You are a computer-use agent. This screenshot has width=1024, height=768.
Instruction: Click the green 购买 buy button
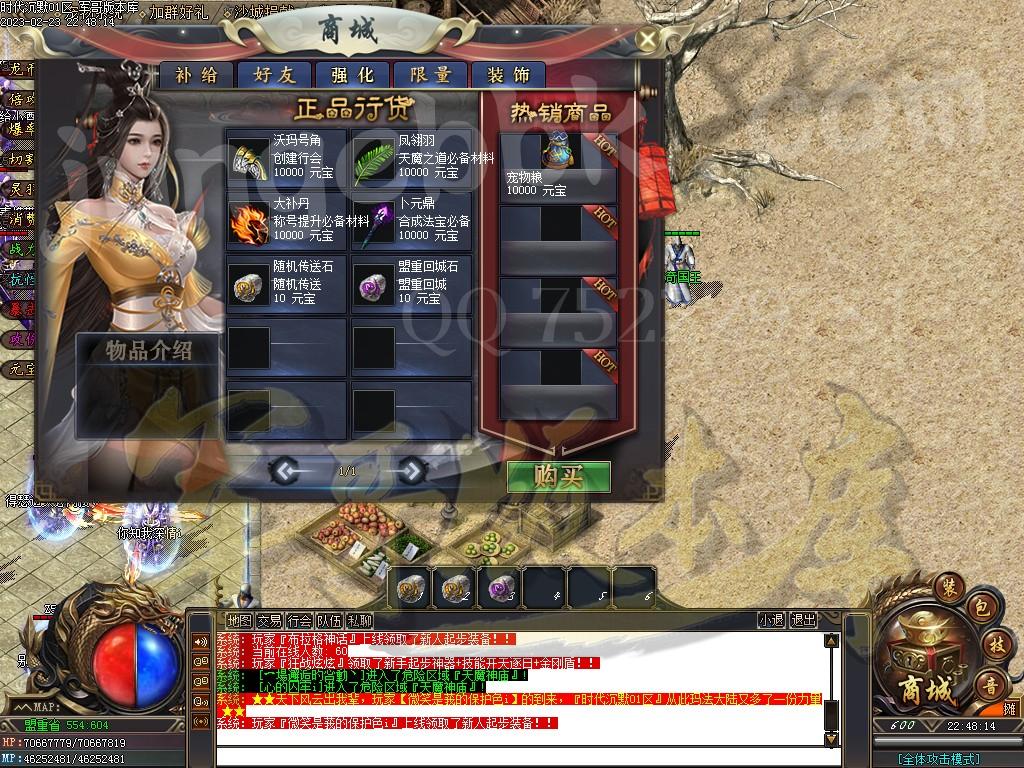[558, 476]
